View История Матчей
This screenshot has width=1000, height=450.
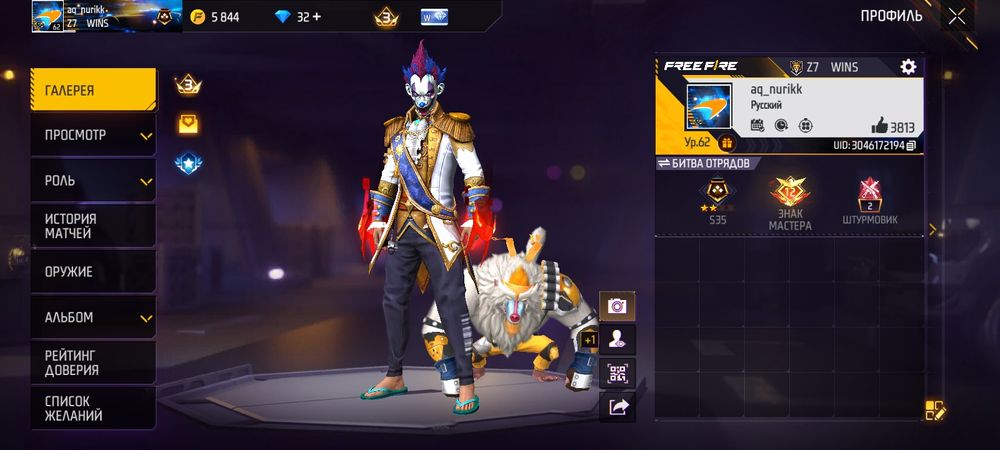coord(93,226)
